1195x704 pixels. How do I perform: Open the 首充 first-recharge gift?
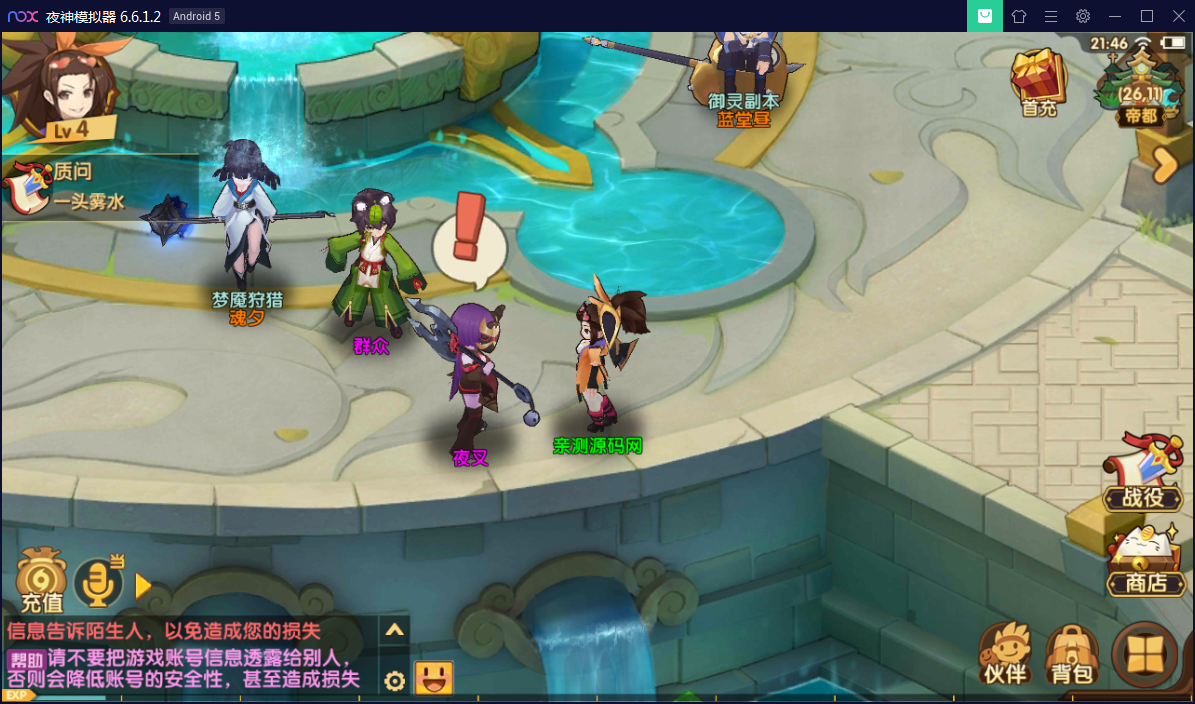coord(1040,83)
